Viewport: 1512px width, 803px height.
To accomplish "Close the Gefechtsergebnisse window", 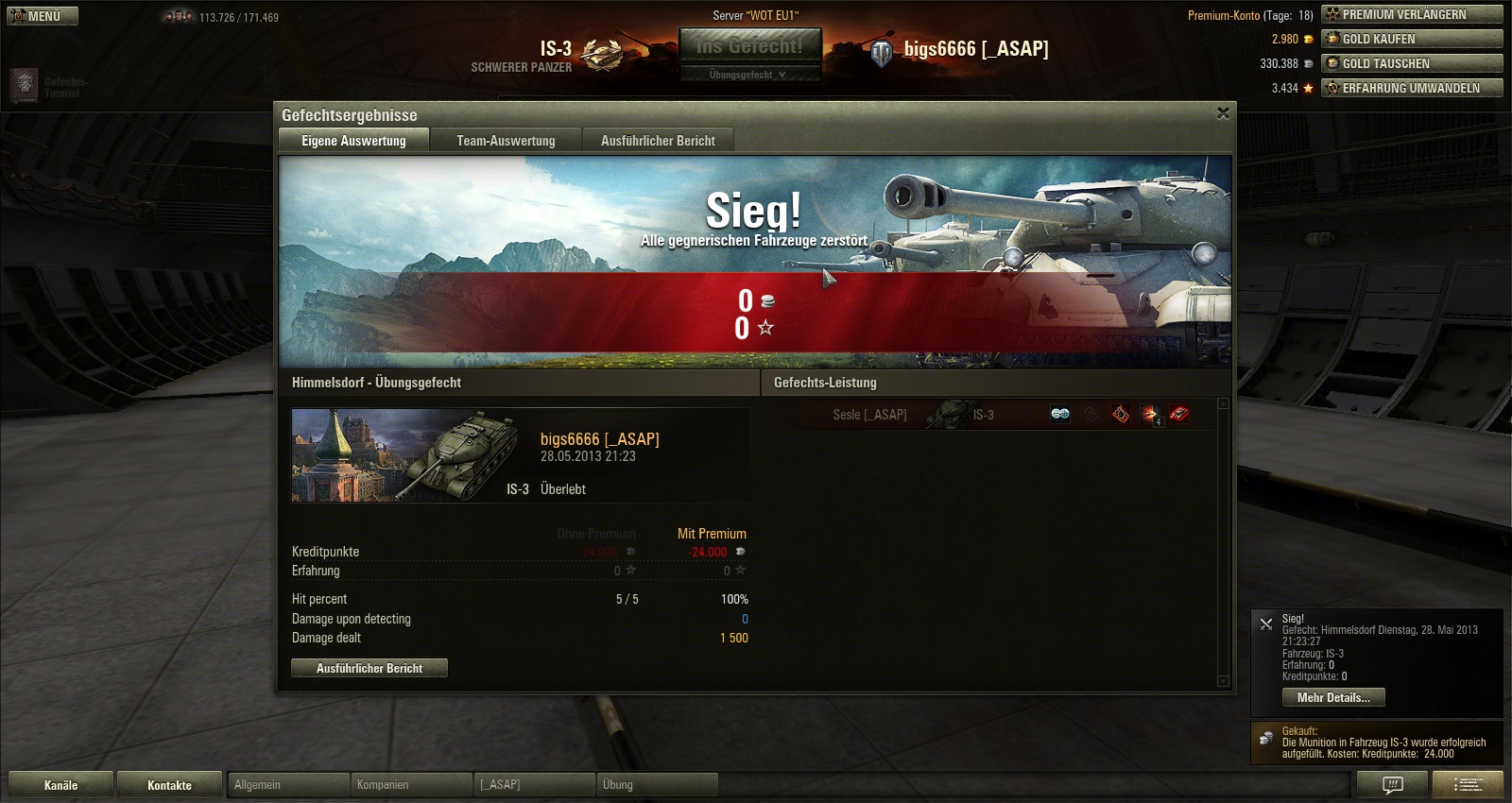I will (1223, 113).
